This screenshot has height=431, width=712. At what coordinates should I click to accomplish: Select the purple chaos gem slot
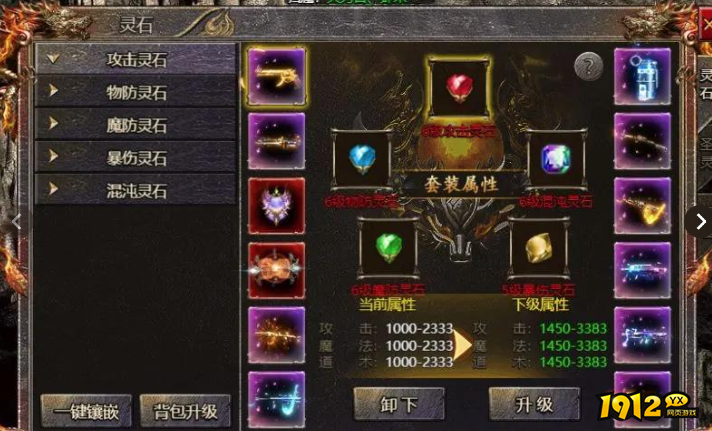coord(555,160)
